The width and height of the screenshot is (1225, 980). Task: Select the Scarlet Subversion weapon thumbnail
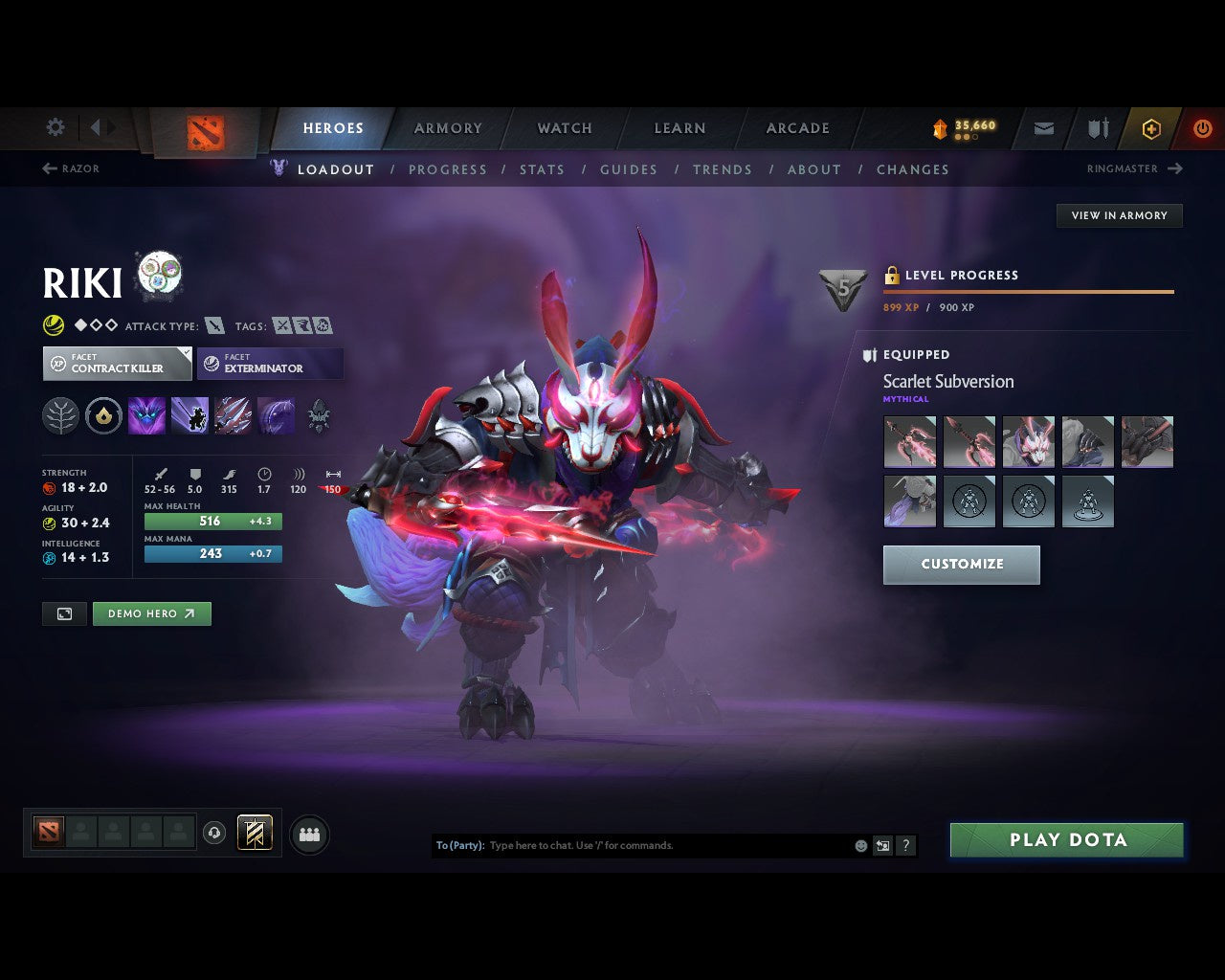tap(909, 441)
